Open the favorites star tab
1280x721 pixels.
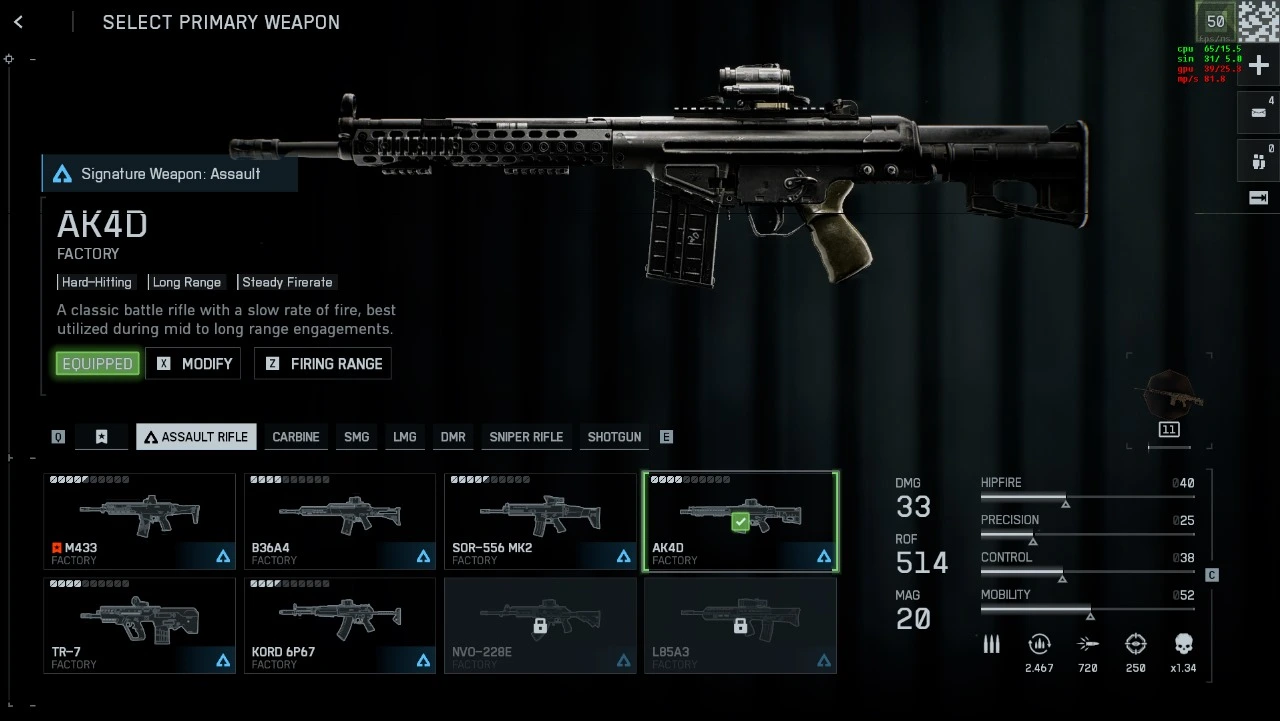(x=102, y=437)
